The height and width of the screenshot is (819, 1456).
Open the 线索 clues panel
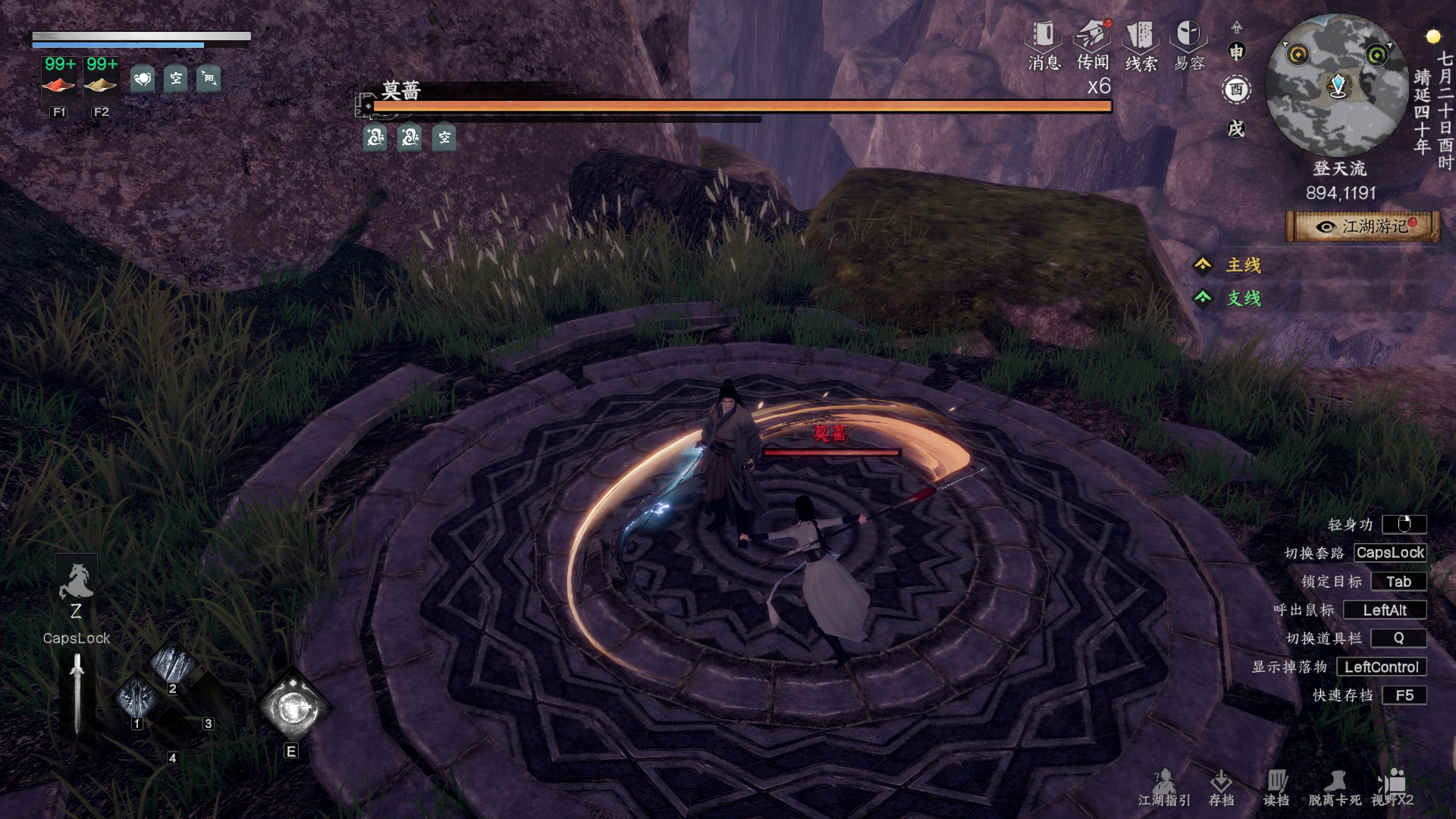[1141, 44]
